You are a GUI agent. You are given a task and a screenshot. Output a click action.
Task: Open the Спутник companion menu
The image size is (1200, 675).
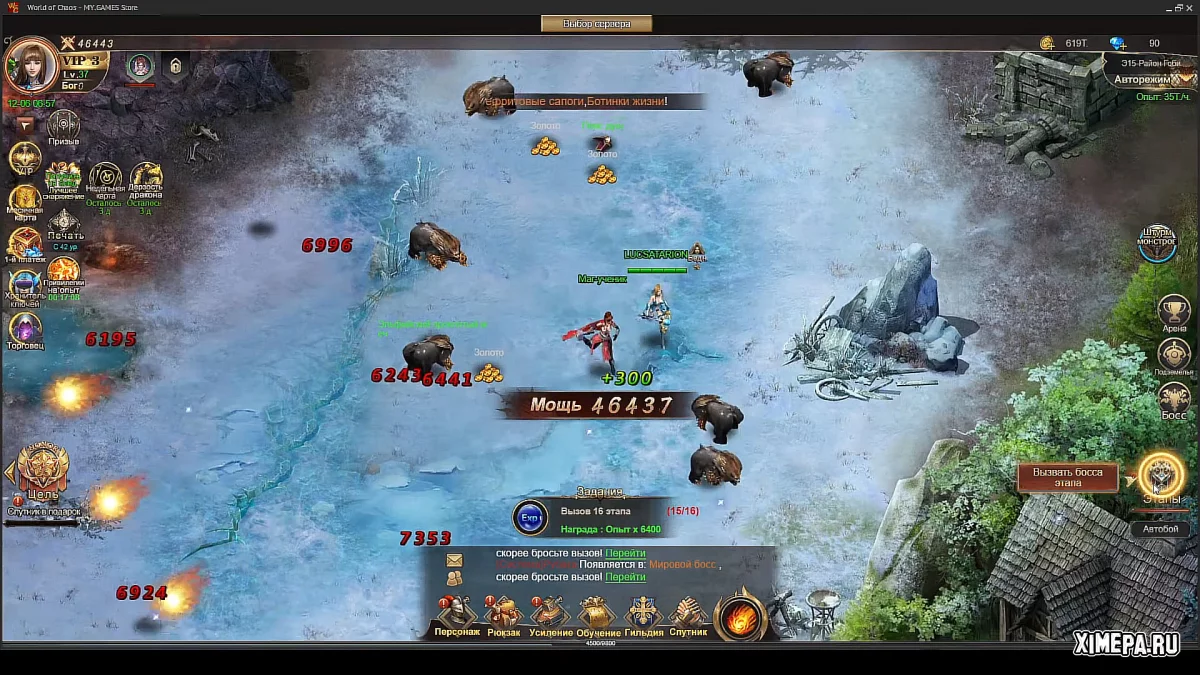(x=688, y=615)
